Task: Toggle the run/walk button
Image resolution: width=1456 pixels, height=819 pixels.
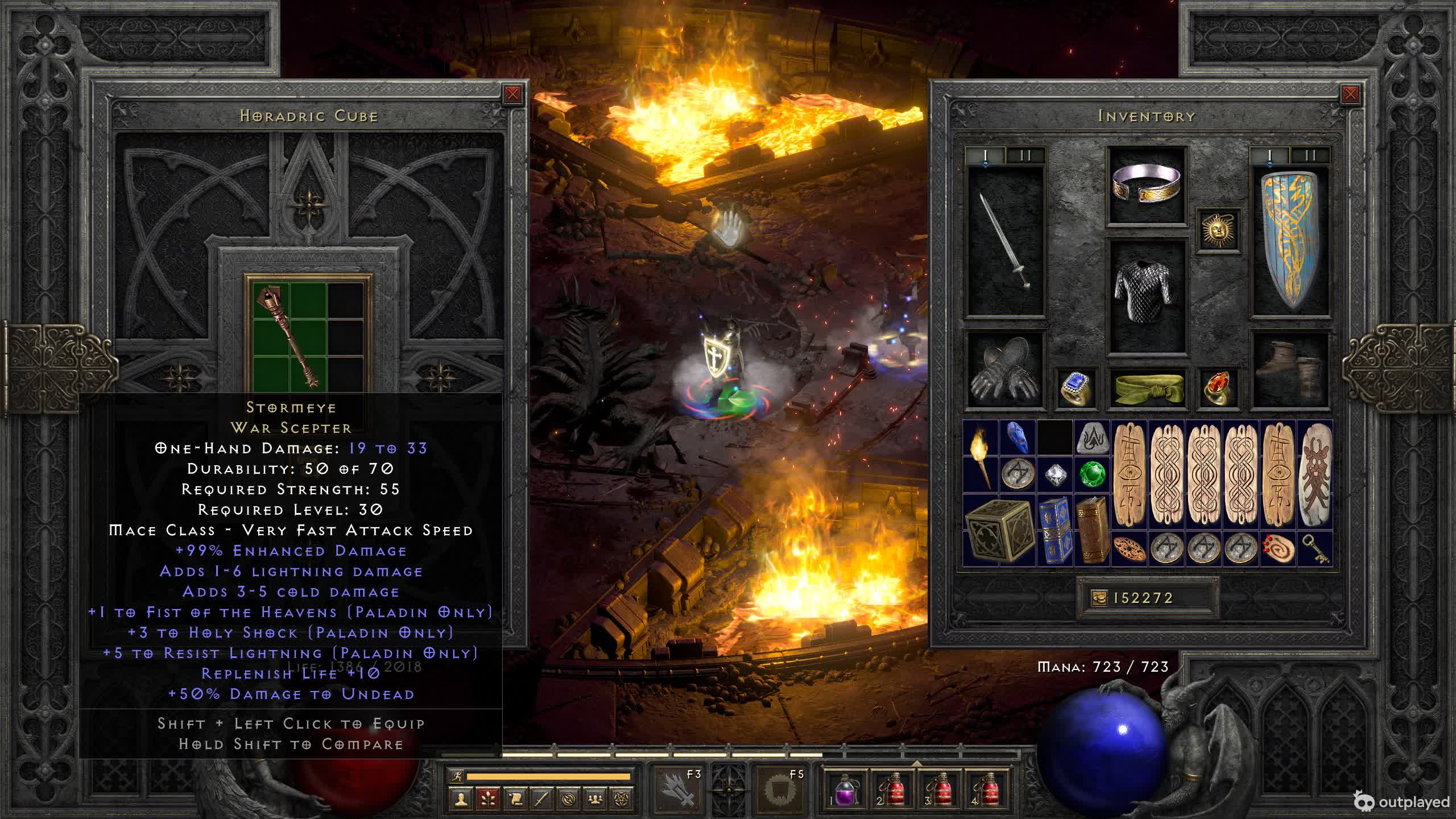Action: 456,776
